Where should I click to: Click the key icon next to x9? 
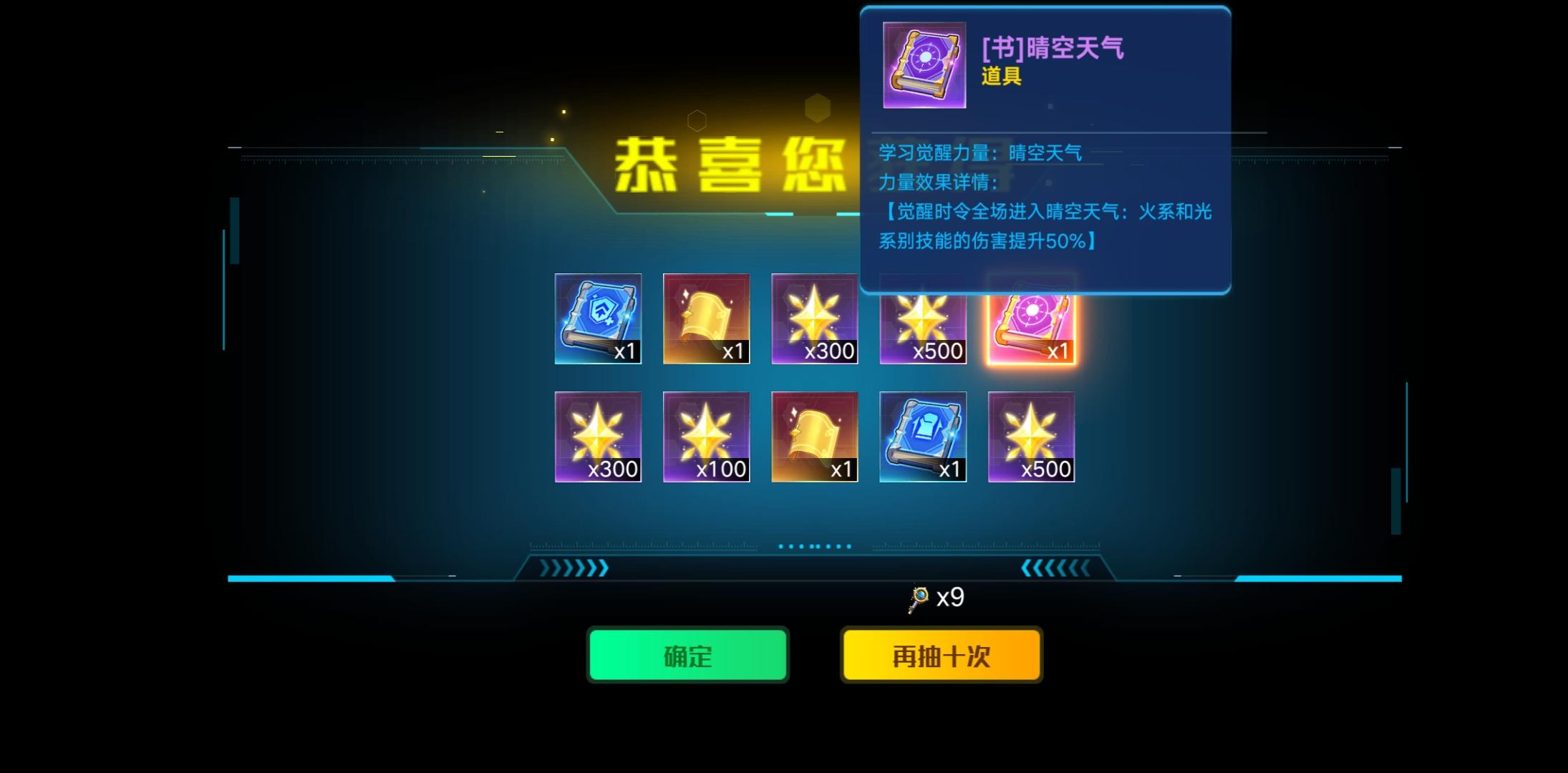point(916,596)
